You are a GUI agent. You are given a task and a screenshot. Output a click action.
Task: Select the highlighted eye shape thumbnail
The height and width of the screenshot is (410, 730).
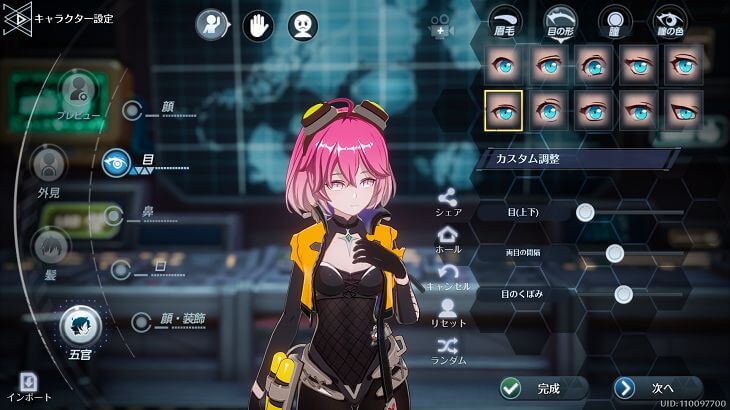coord(503,110)
